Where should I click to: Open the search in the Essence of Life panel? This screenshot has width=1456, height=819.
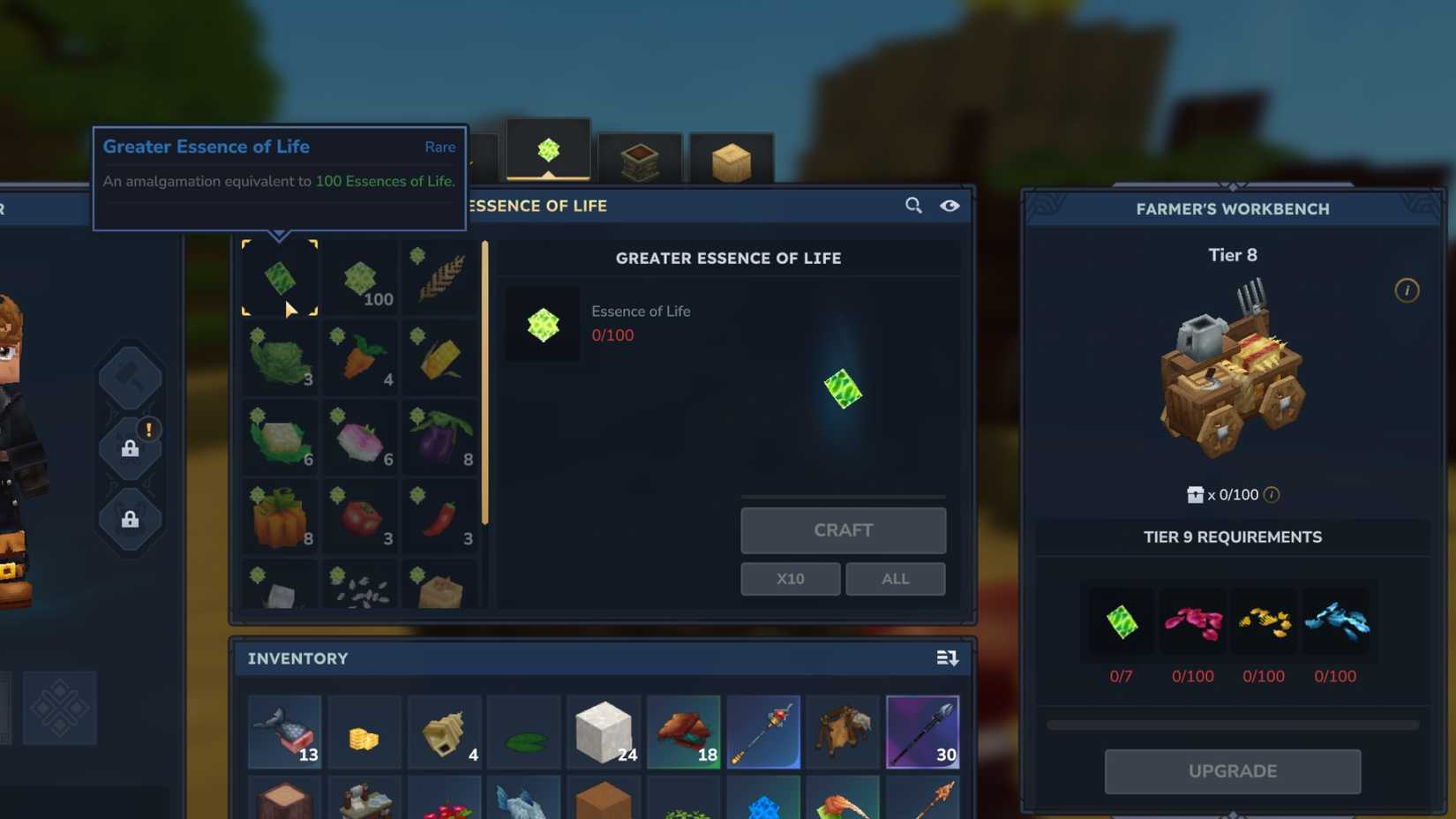pos(912,206)
